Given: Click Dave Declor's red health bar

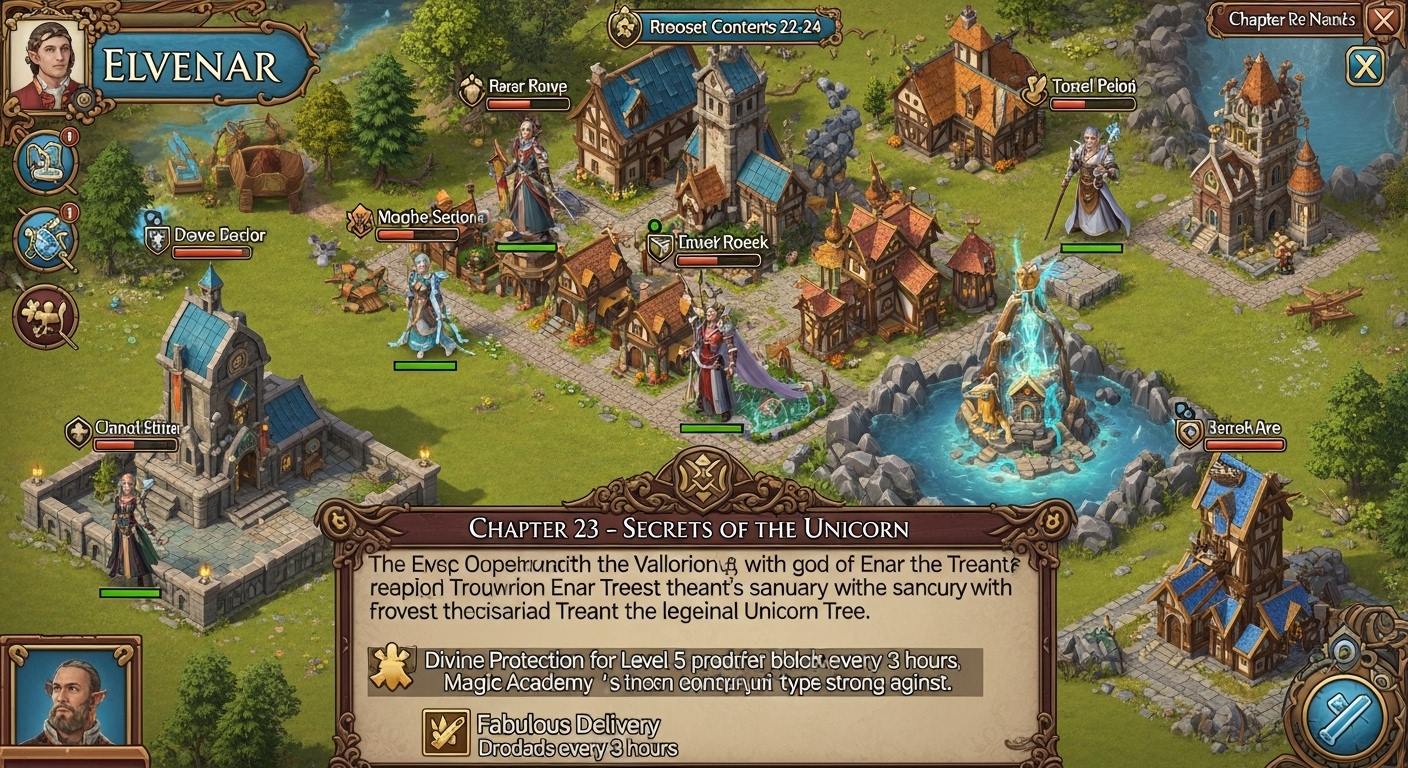Looking at the screenshot, I should tap(212, 252).
